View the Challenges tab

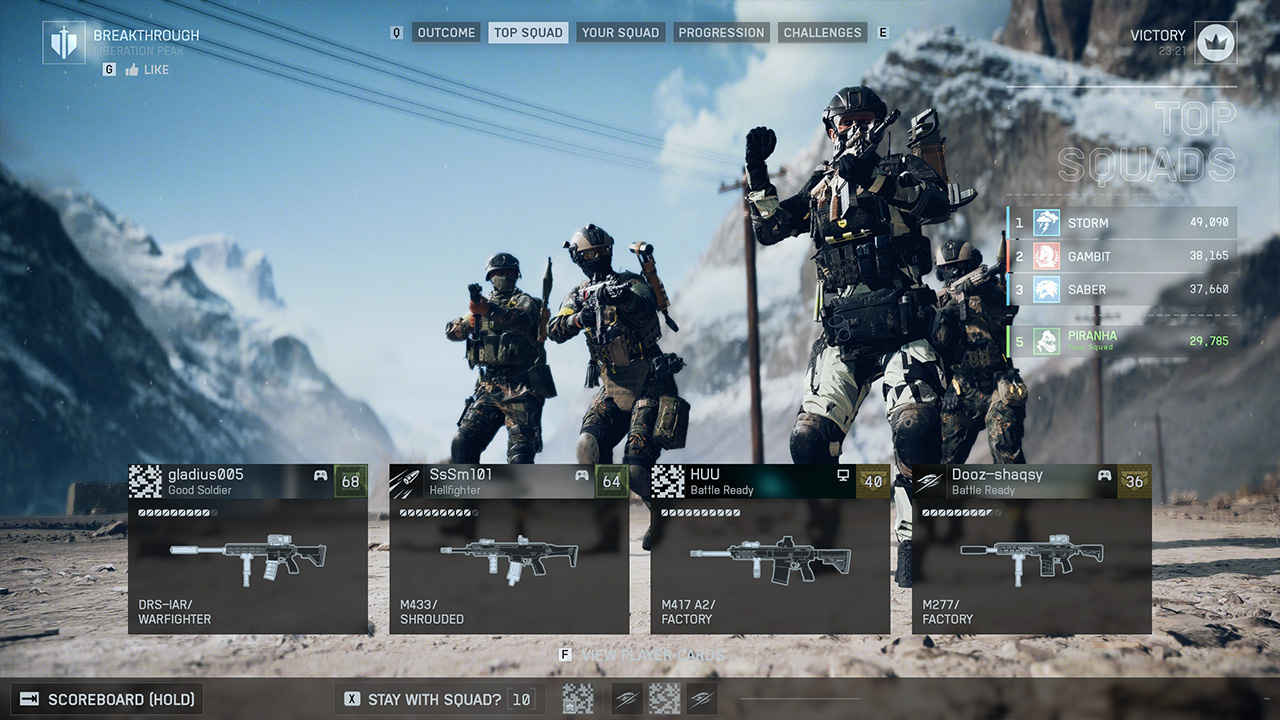point(822,33)
